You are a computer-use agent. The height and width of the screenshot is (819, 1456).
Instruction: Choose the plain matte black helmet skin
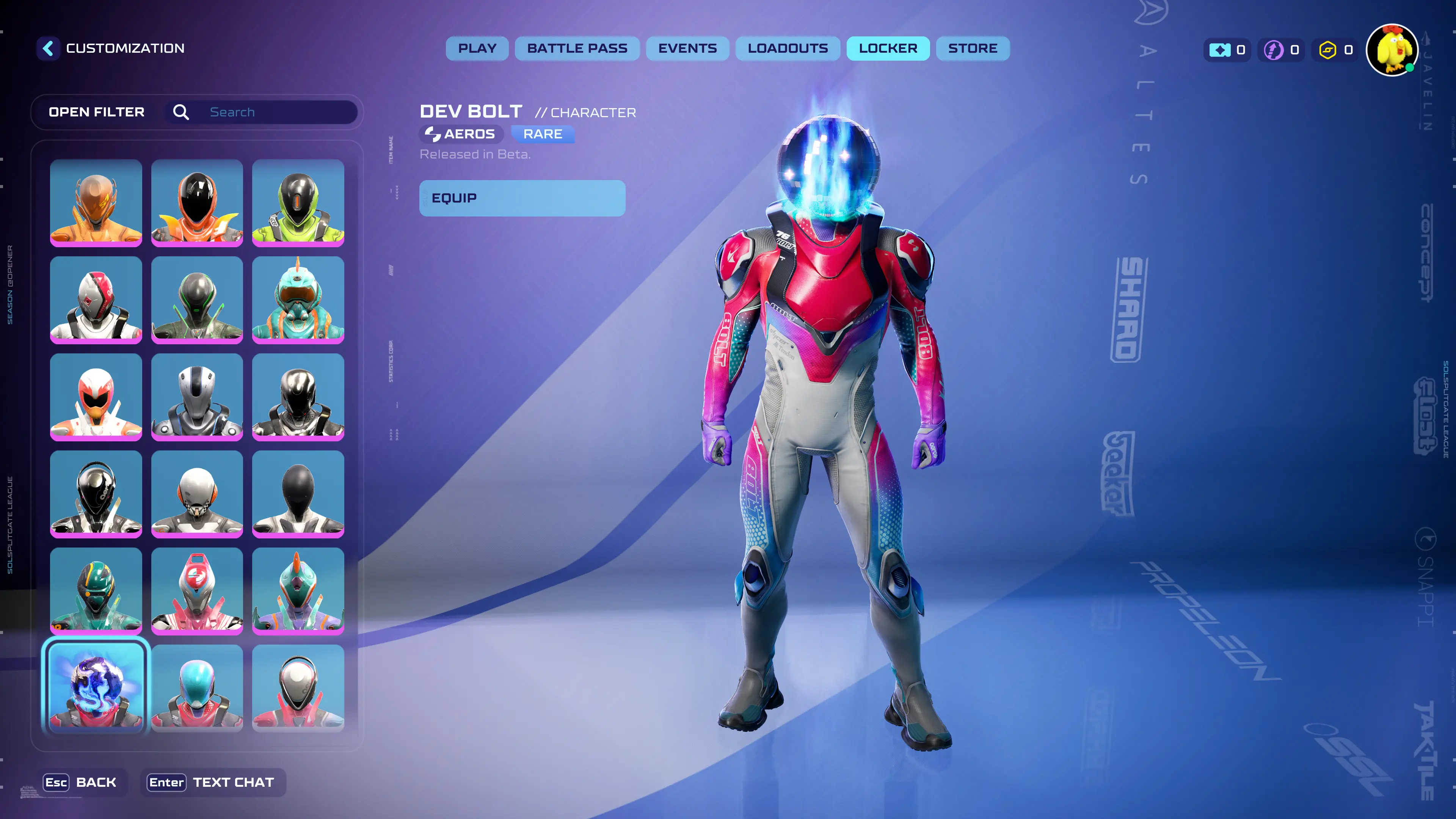click(298, 493)
